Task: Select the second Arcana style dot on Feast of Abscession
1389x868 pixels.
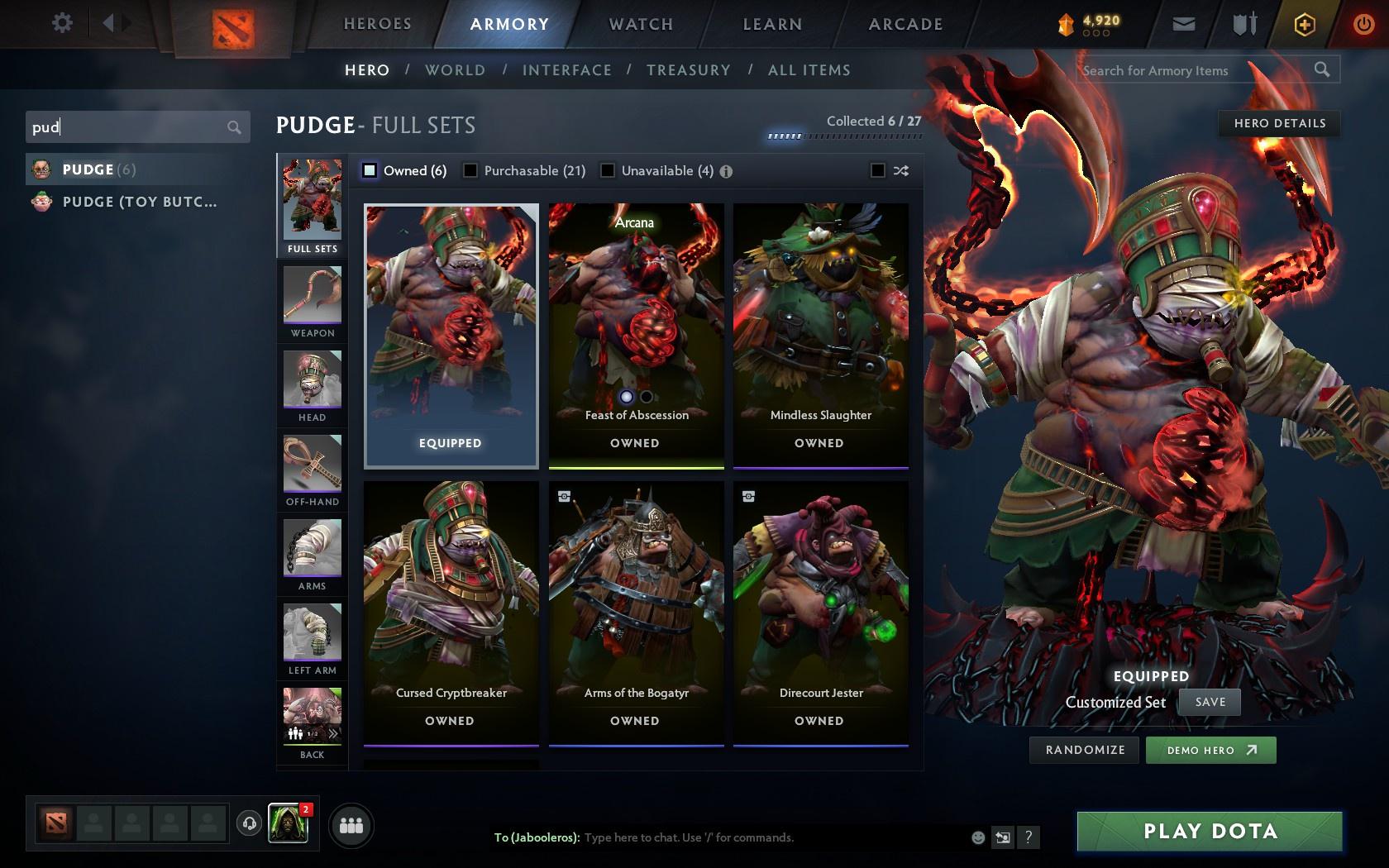Action: pos(645,397)
